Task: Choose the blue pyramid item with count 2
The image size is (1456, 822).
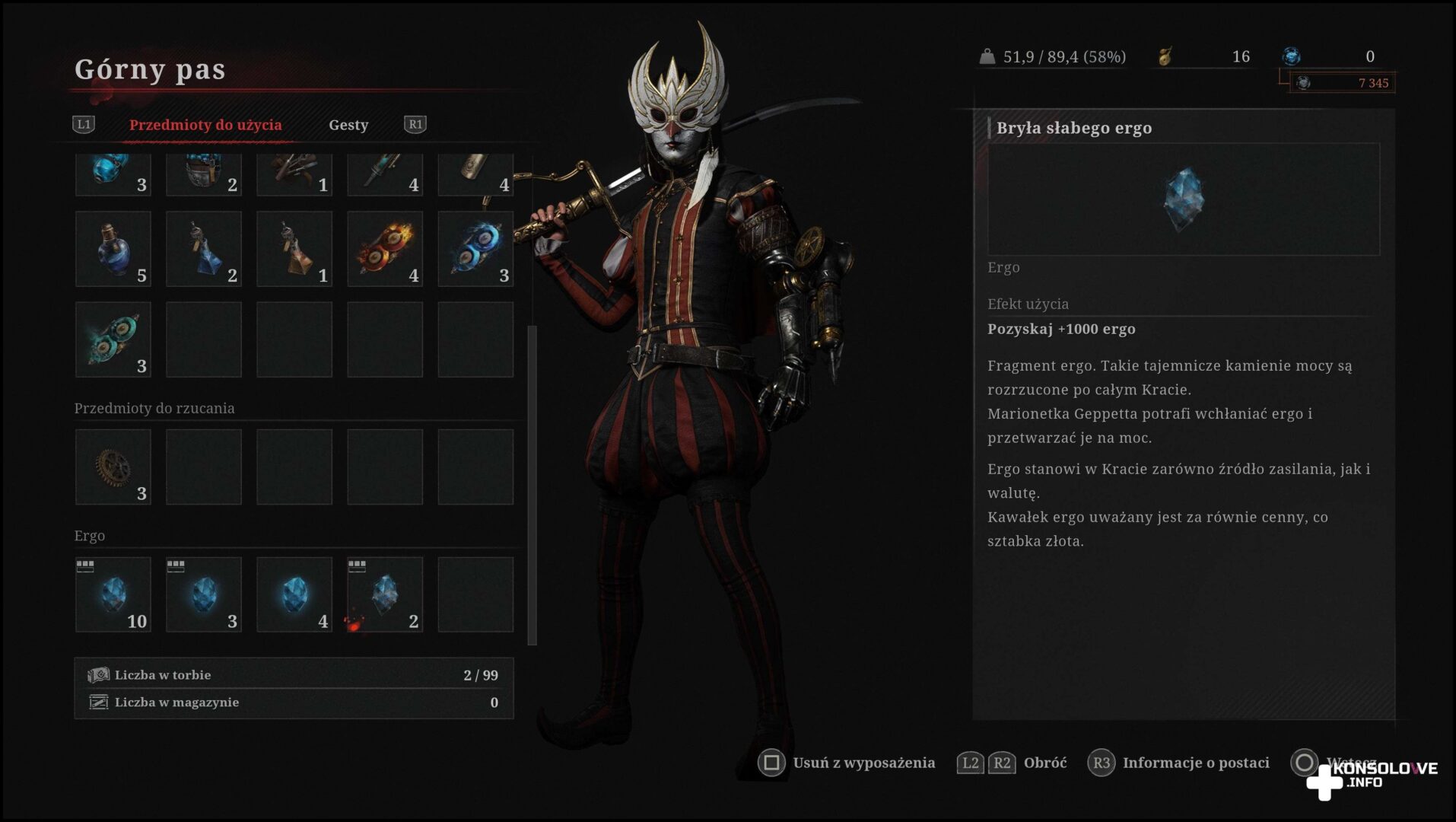Action: pos(204,249)
